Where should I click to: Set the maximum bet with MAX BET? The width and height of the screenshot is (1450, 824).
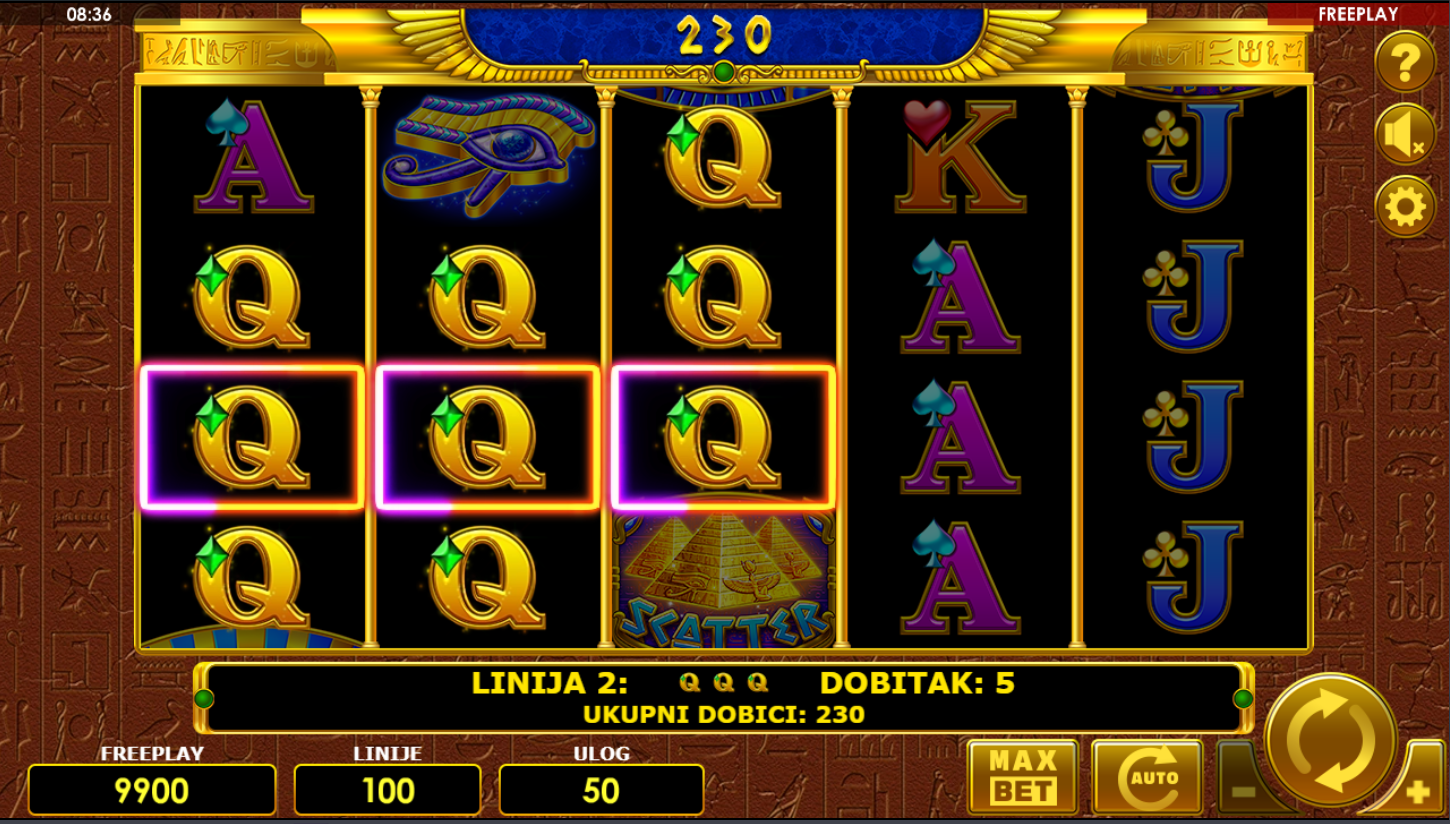[1022, 777]
